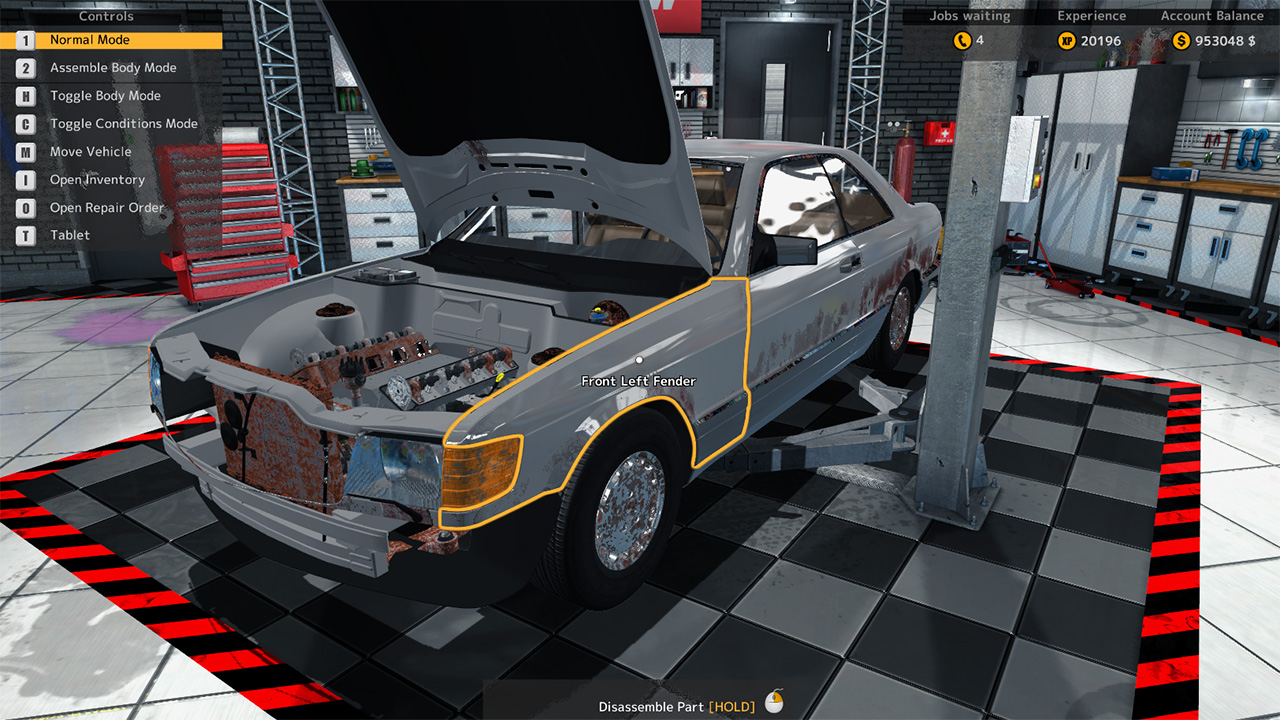Switch to Assemble Body Mode
This screenshot has width=1280, height=720.
pos(113,67)
